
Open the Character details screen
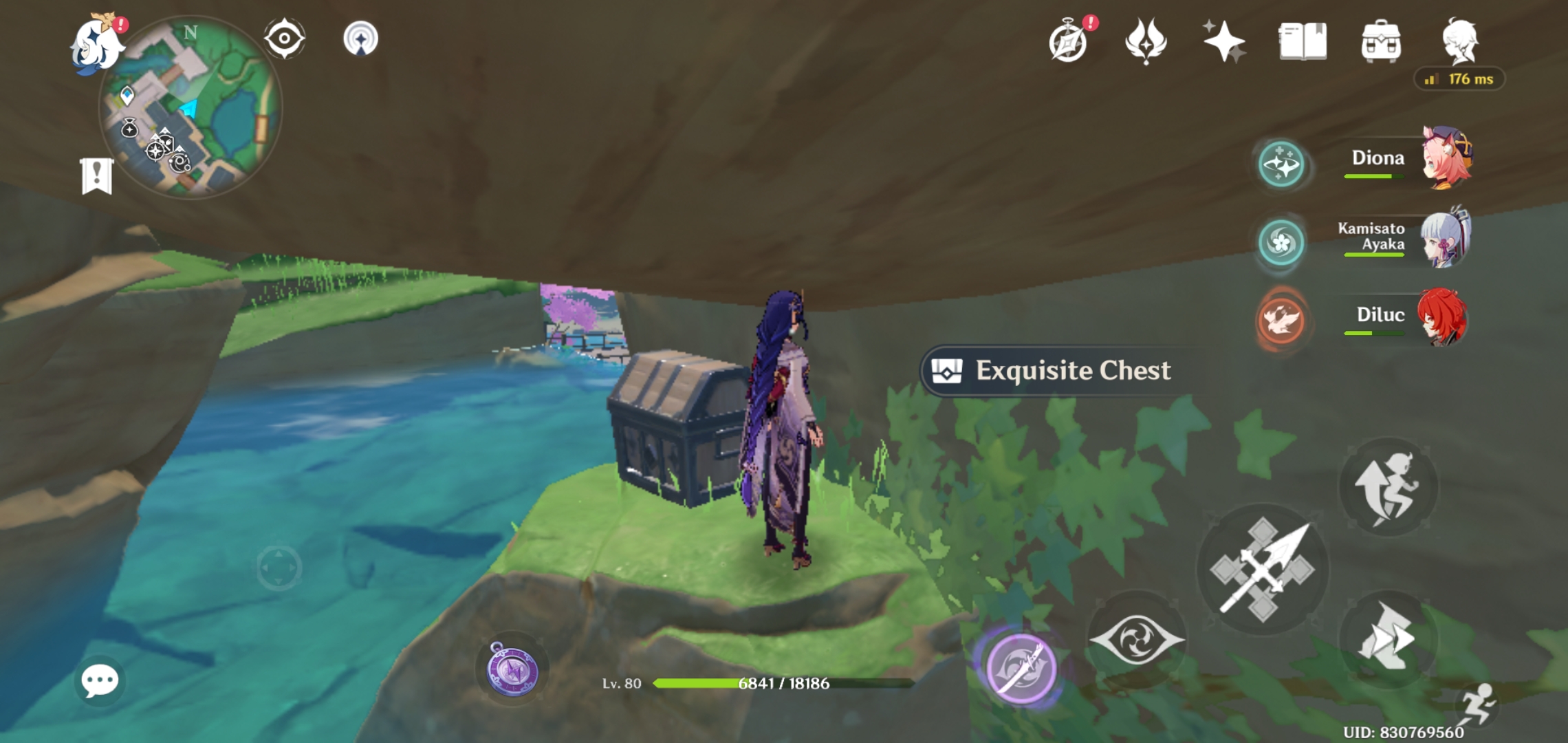pos(1461,43)
